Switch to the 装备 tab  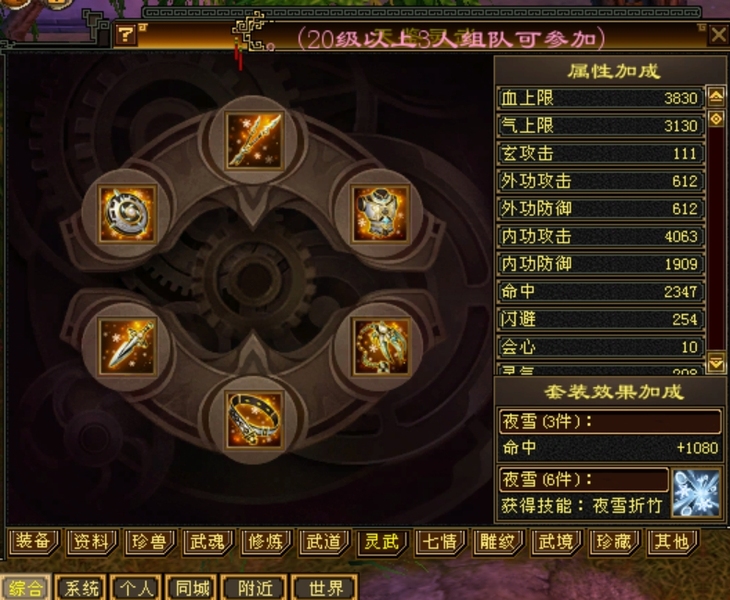[x=33, y=542]
